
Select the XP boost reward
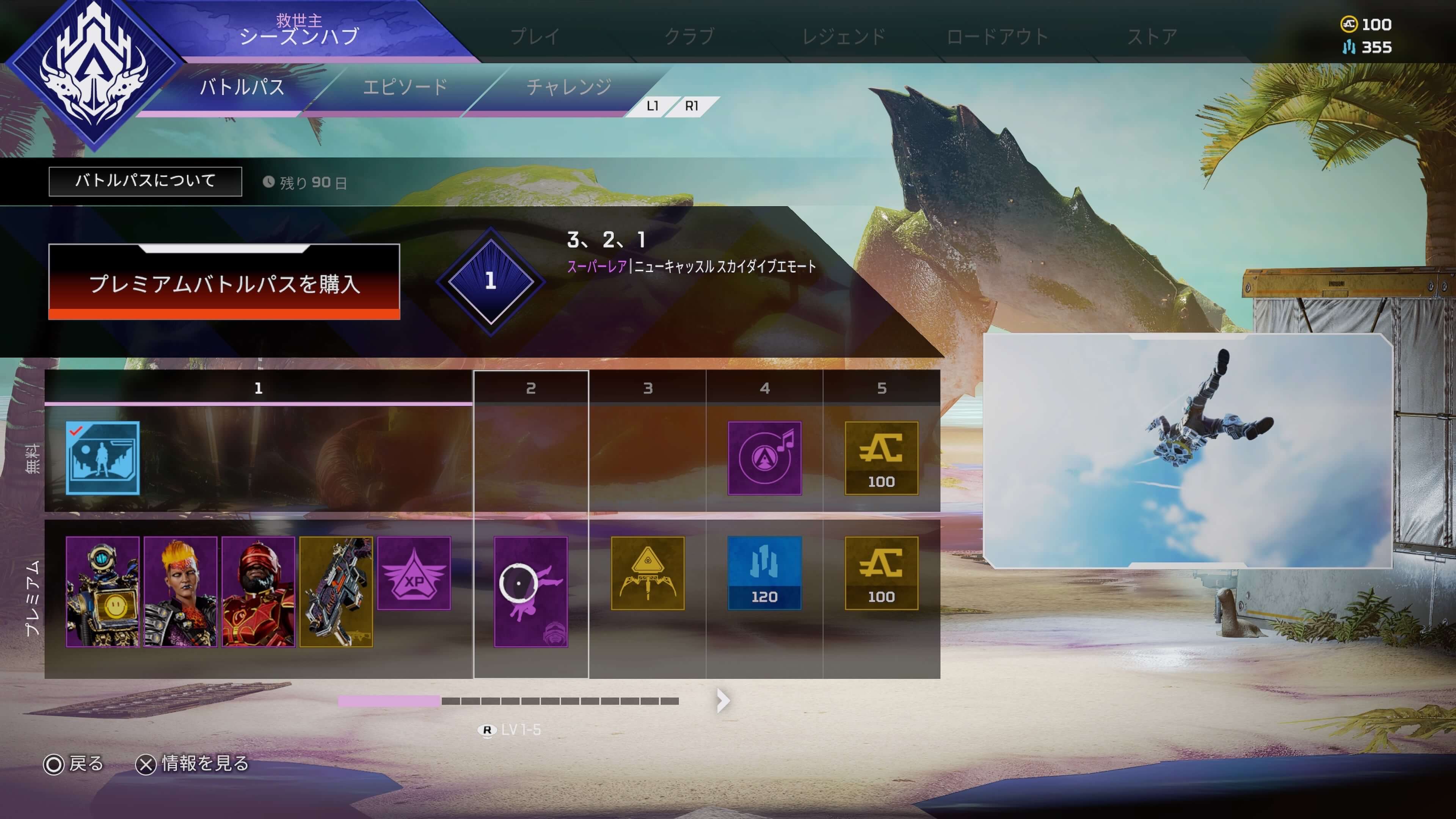point(414,573)
